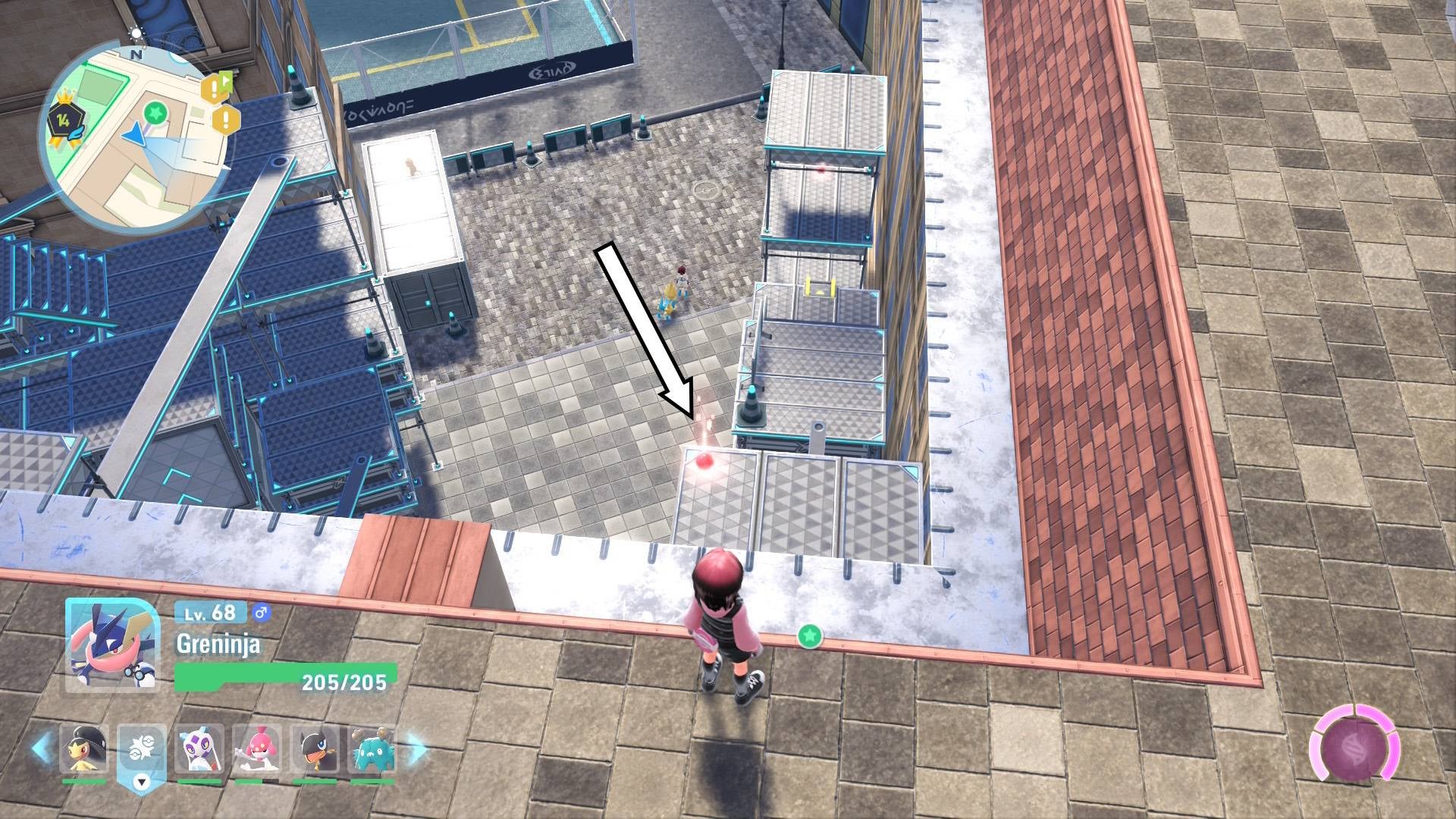Viewport: 1456px width, 819px height.
Task: Select Greninja's large portrait
Action: pyautogui.click(x=111, y=644)
